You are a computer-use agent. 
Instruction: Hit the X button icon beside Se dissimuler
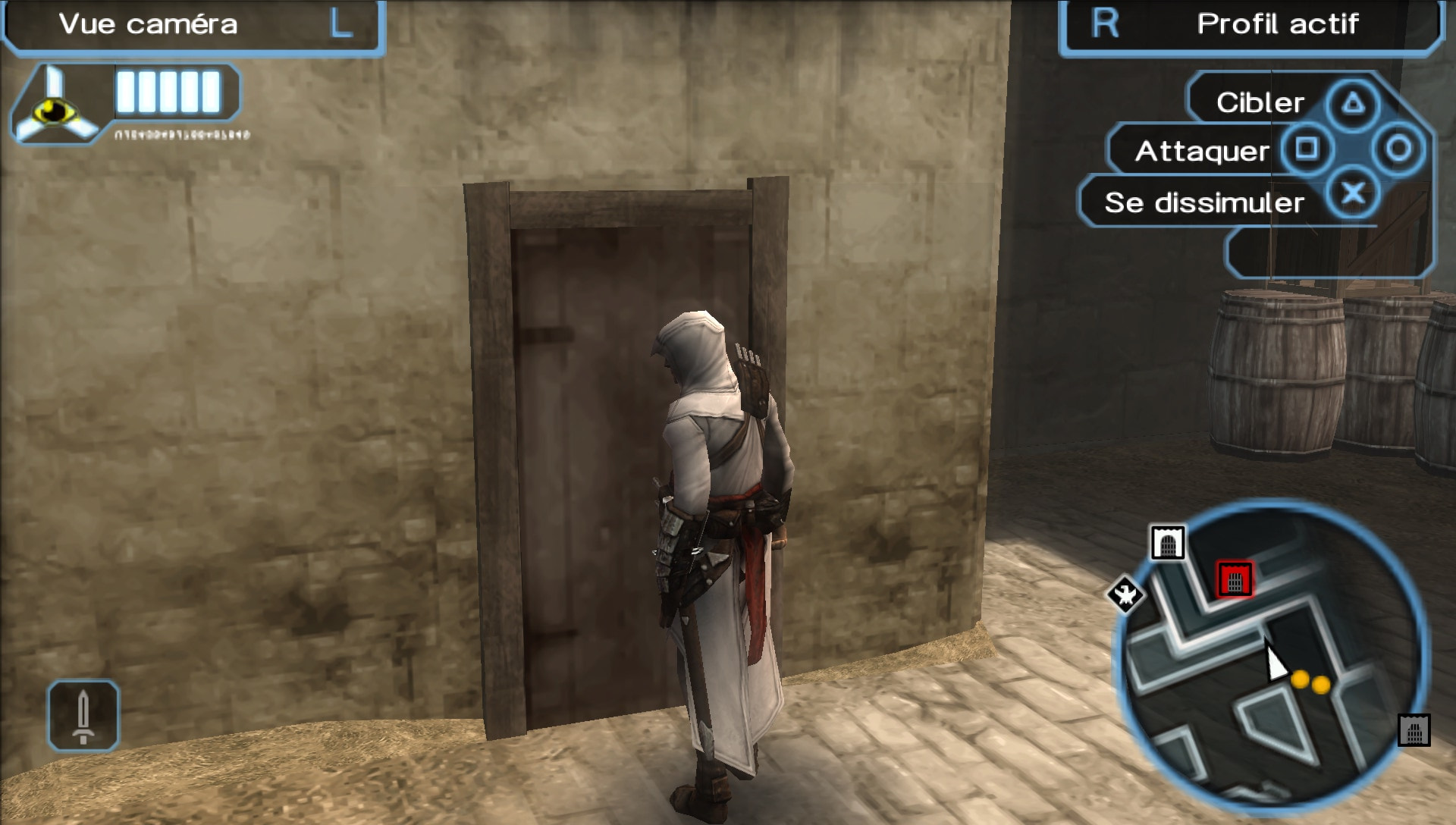coord(1354,193)
